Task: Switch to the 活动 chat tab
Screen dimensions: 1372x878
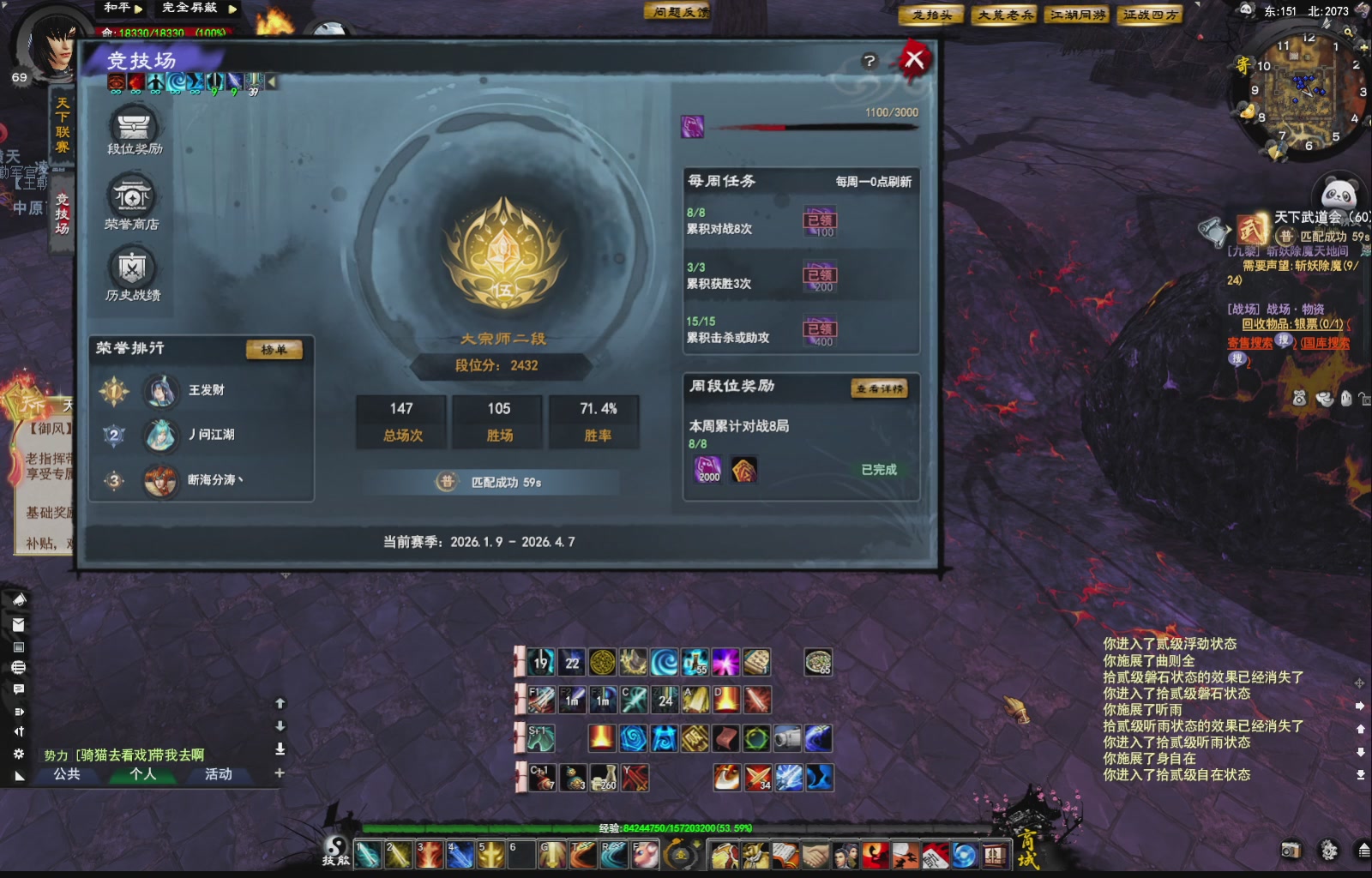Action: tap(220, 774)
